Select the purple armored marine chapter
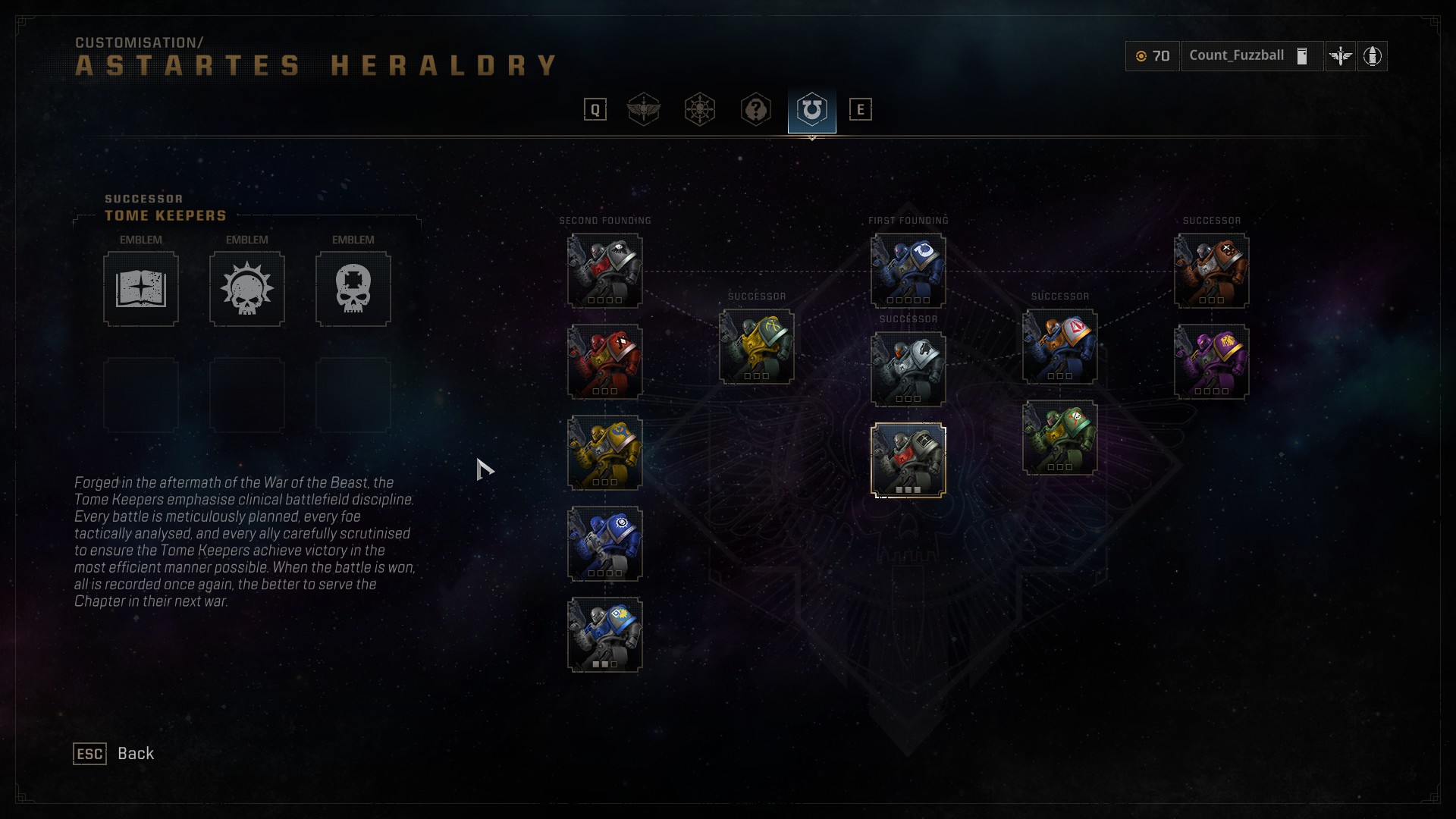Image resolution: width=1456 pixels, height=819 pixels. click(1211, 362)
